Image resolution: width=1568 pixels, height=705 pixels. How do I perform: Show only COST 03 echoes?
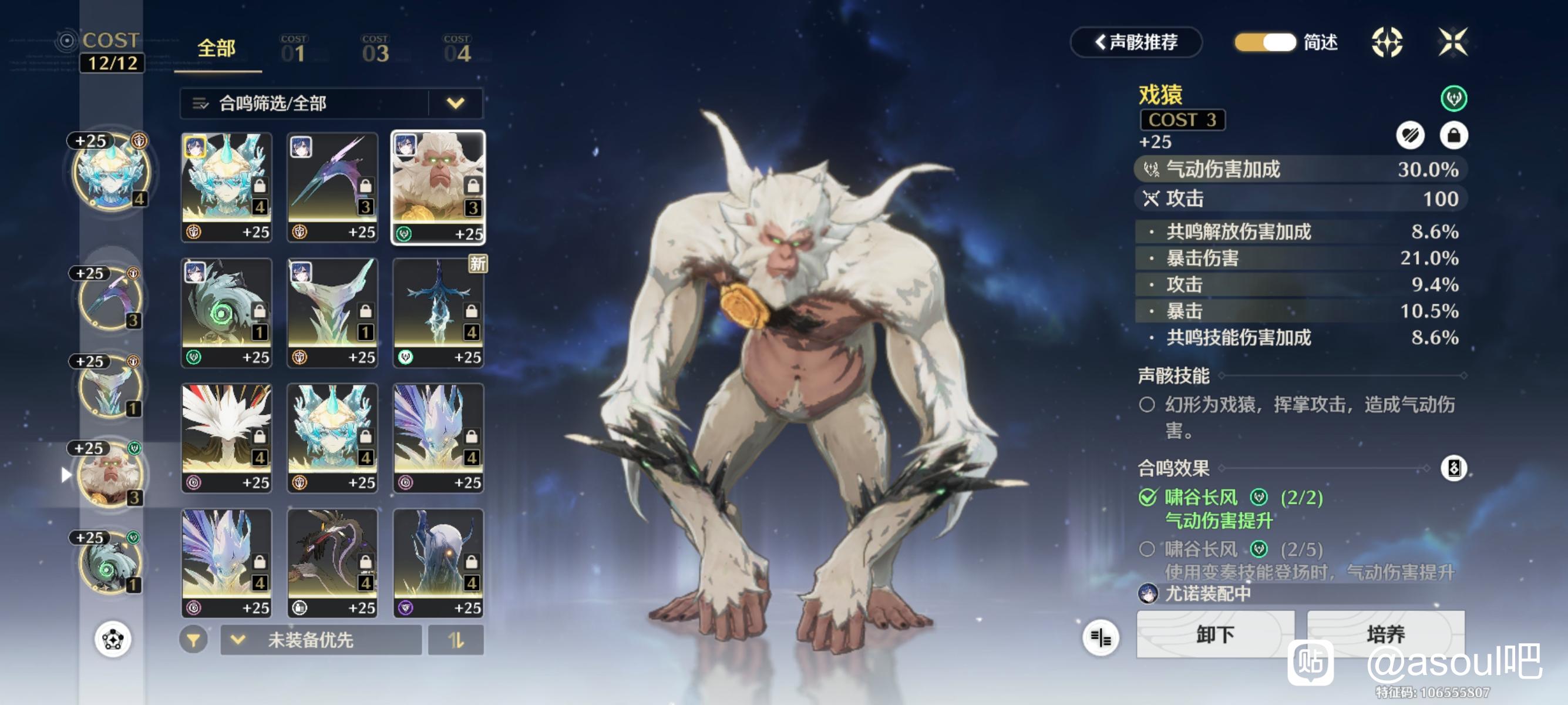click(375, 50)
